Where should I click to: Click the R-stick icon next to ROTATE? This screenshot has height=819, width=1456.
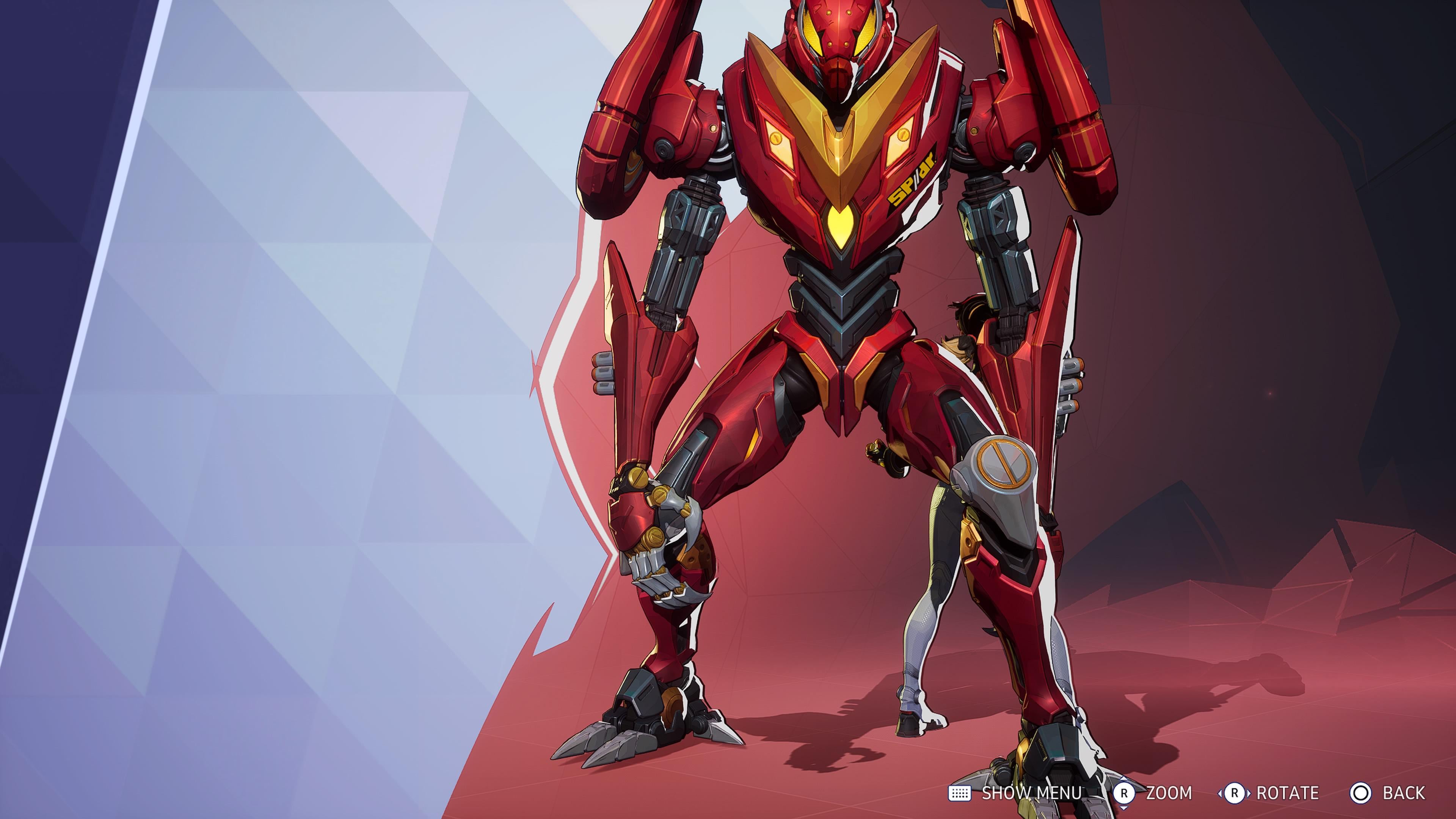[x=1235, y=794]
